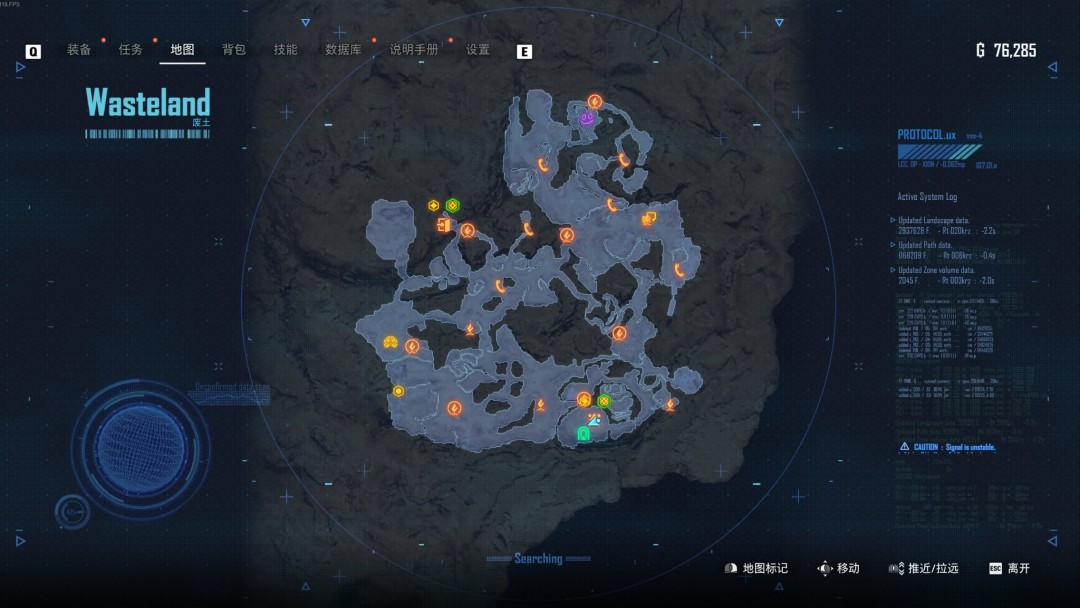Open the 背包 inventory tab
Image resolution: width=1080 pixels, height=608 pixels.
[234, 50]
